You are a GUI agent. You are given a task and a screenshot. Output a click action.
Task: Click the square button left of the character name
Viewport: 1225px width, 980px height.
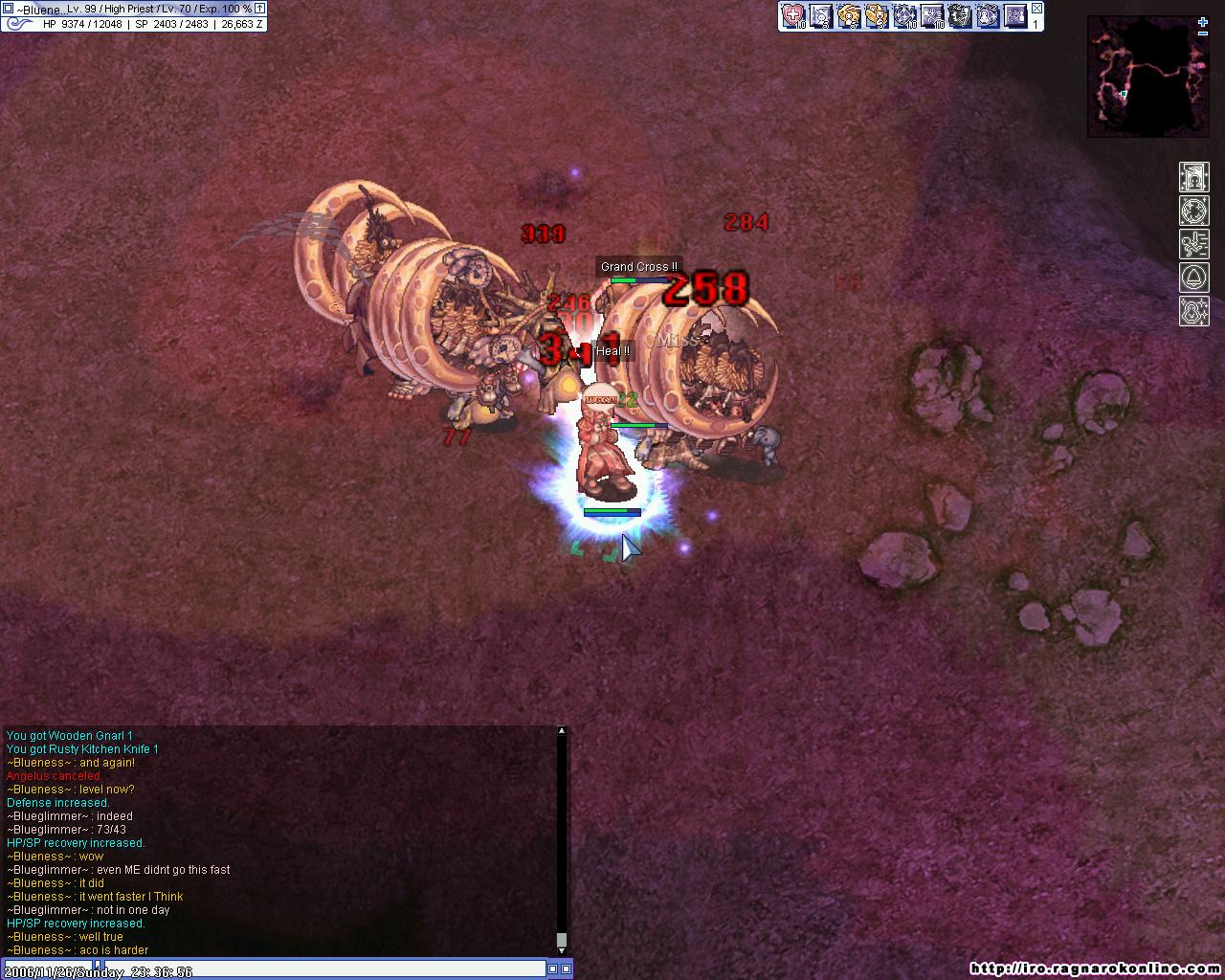point(8,9)
